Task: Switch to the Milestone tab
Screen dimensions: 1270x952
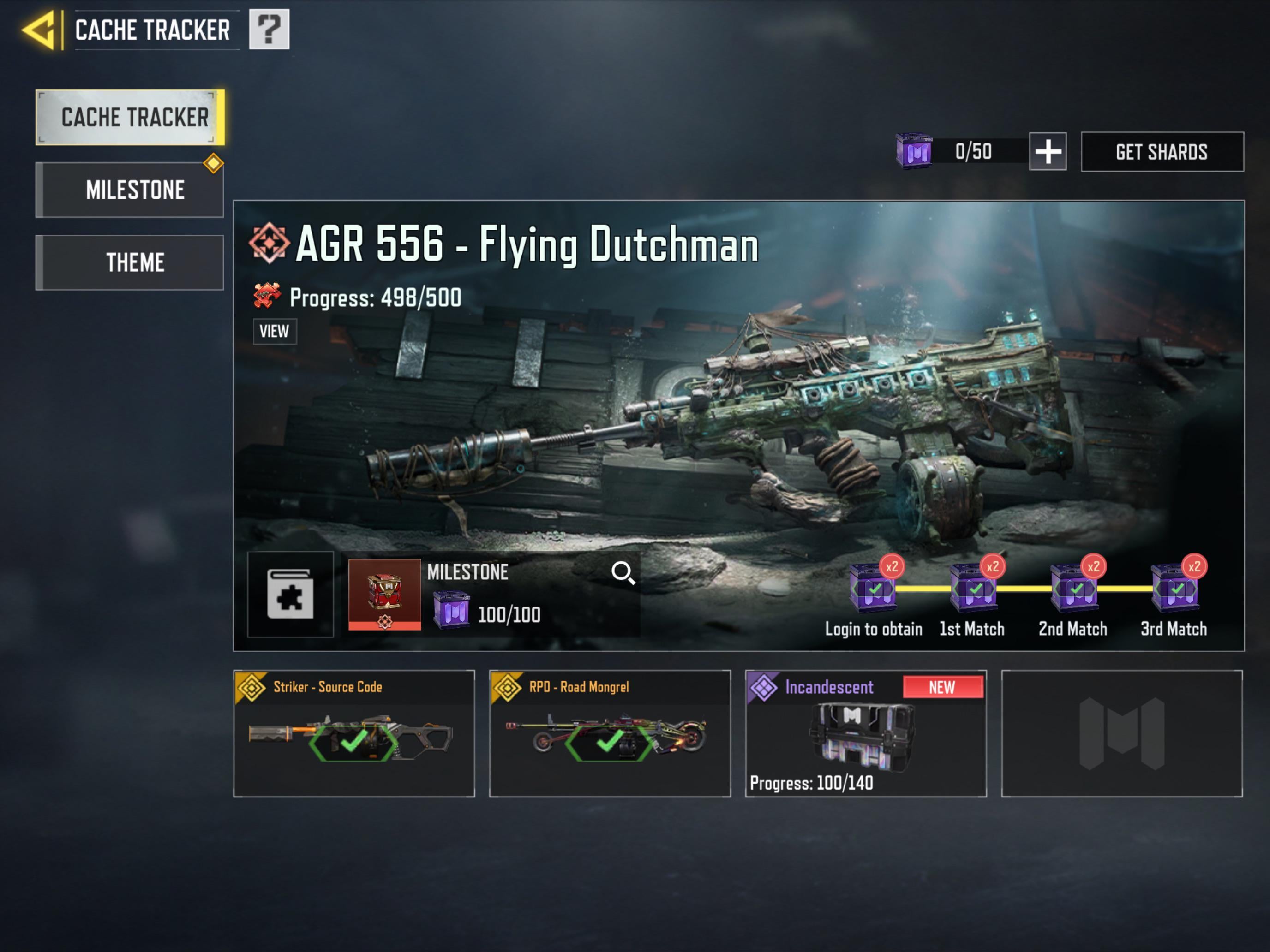Action: coord(130,190)
